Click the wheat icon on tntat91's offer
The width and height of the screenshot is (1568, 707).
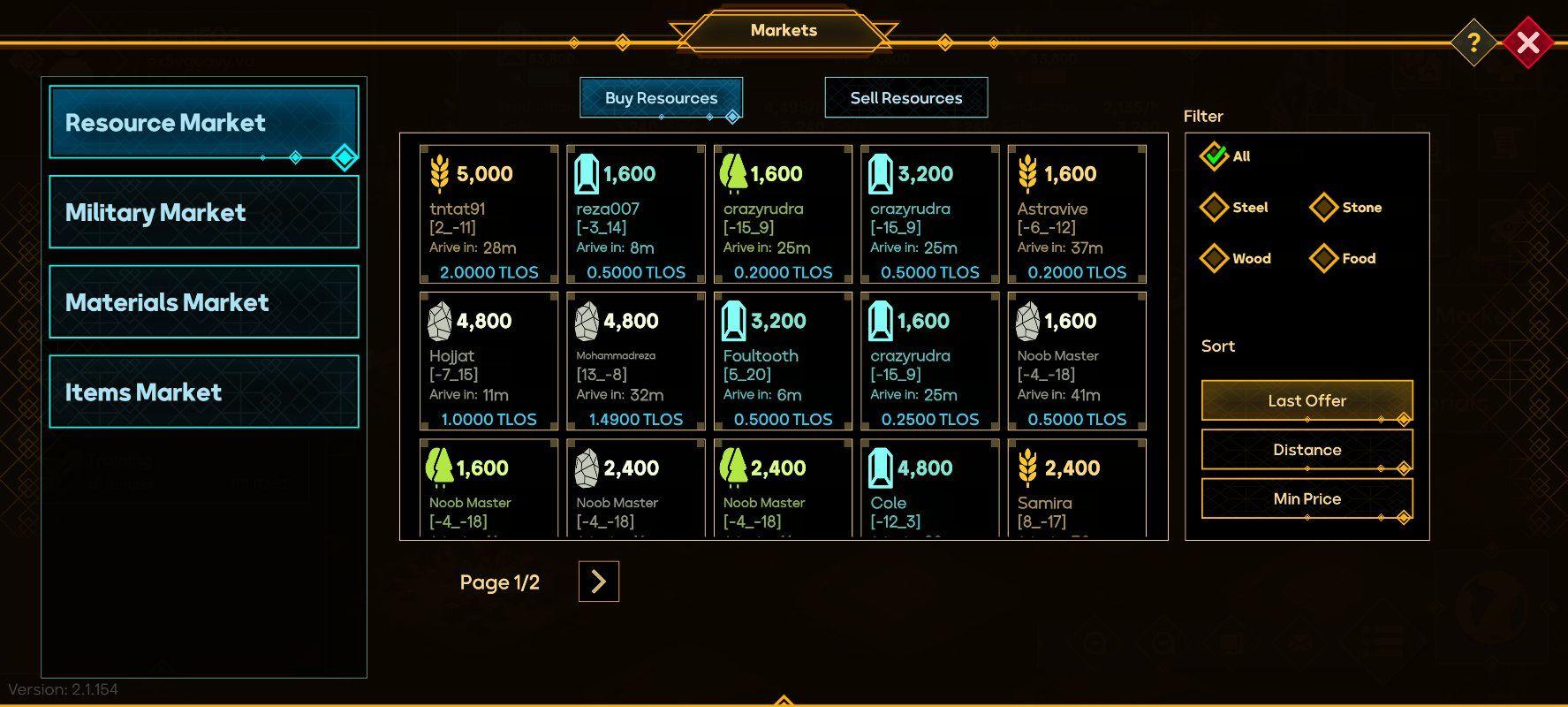click(x=439, y=173)
